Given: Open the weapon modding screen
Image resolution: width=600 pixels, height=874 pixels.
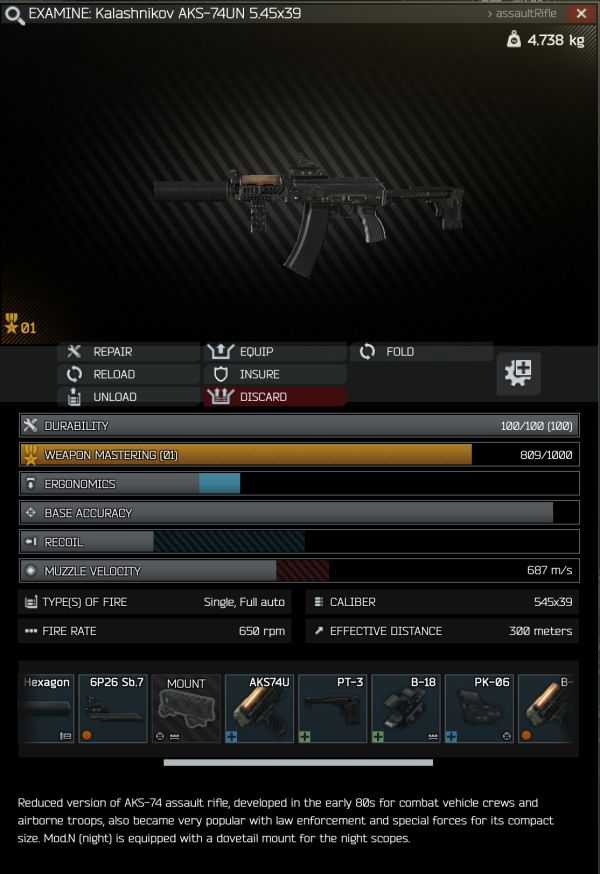Looking at the screenshot, I should [x=519, y=374].
